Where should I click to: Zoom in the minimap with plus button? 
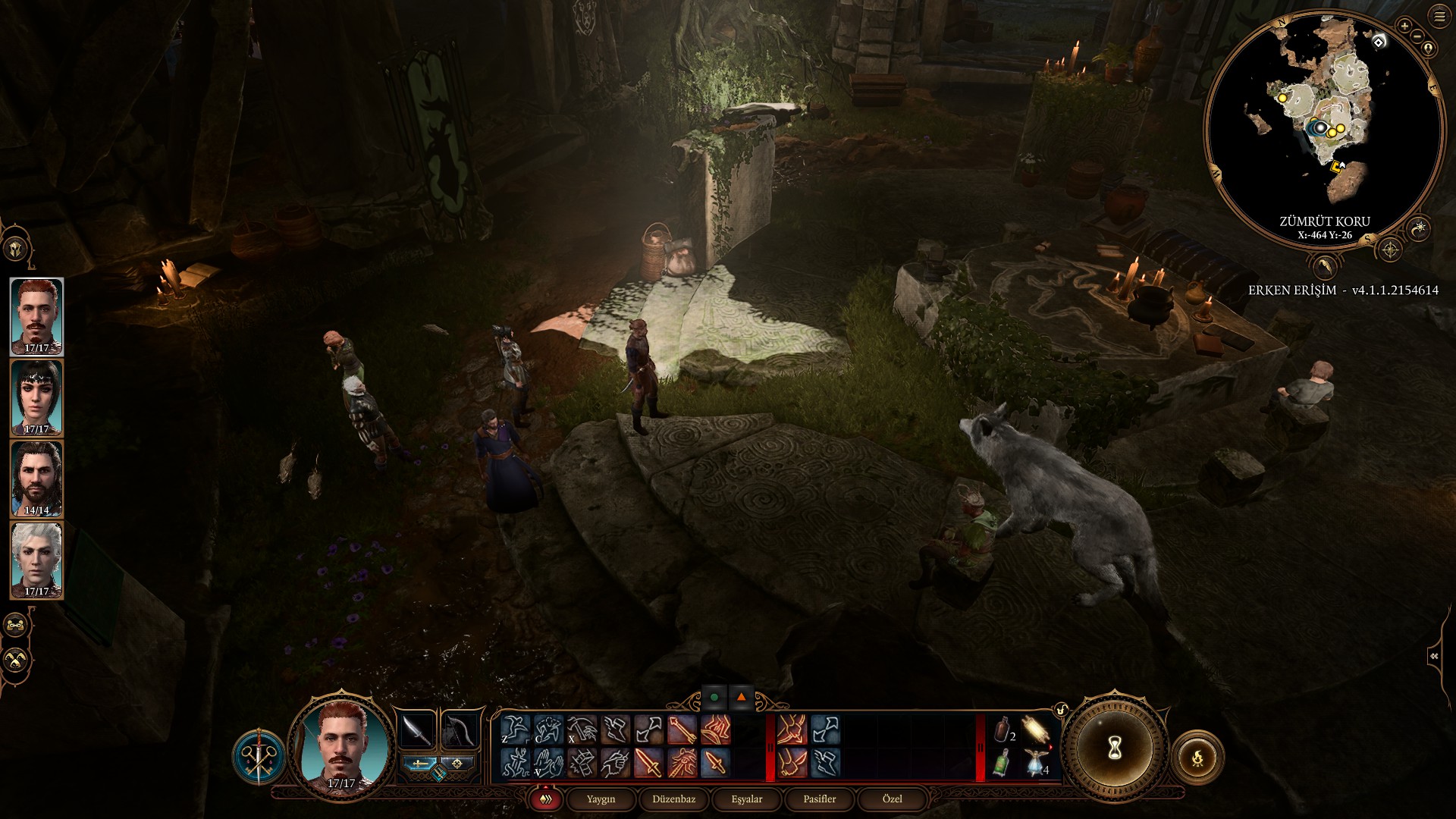click(x=1404, y=27)
